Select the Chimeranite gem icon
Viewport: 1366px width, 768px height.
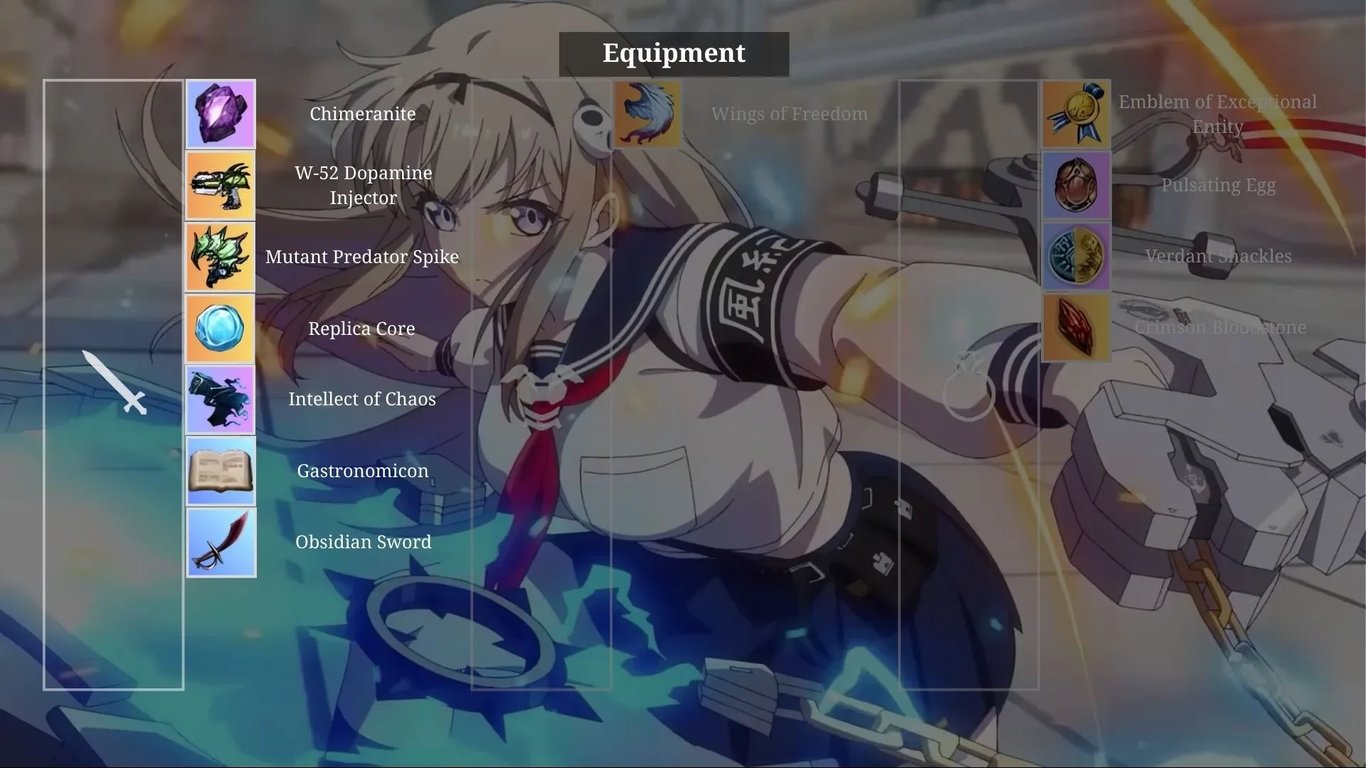pos(220,113)
